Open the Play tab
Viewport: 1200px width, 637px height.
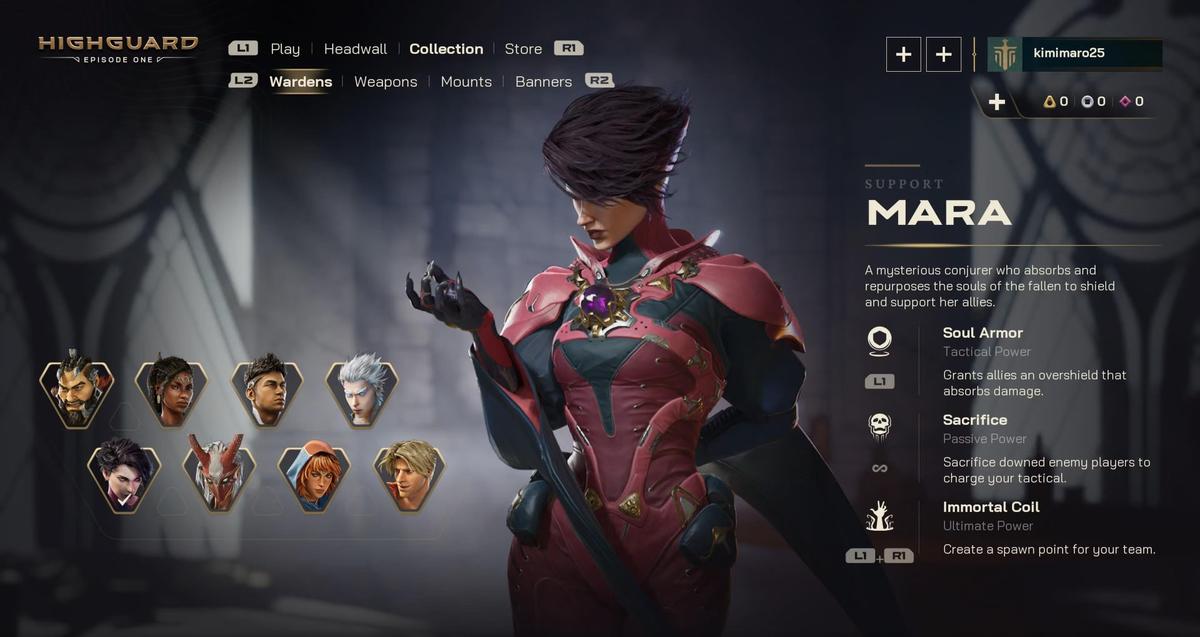coord(285,49)
